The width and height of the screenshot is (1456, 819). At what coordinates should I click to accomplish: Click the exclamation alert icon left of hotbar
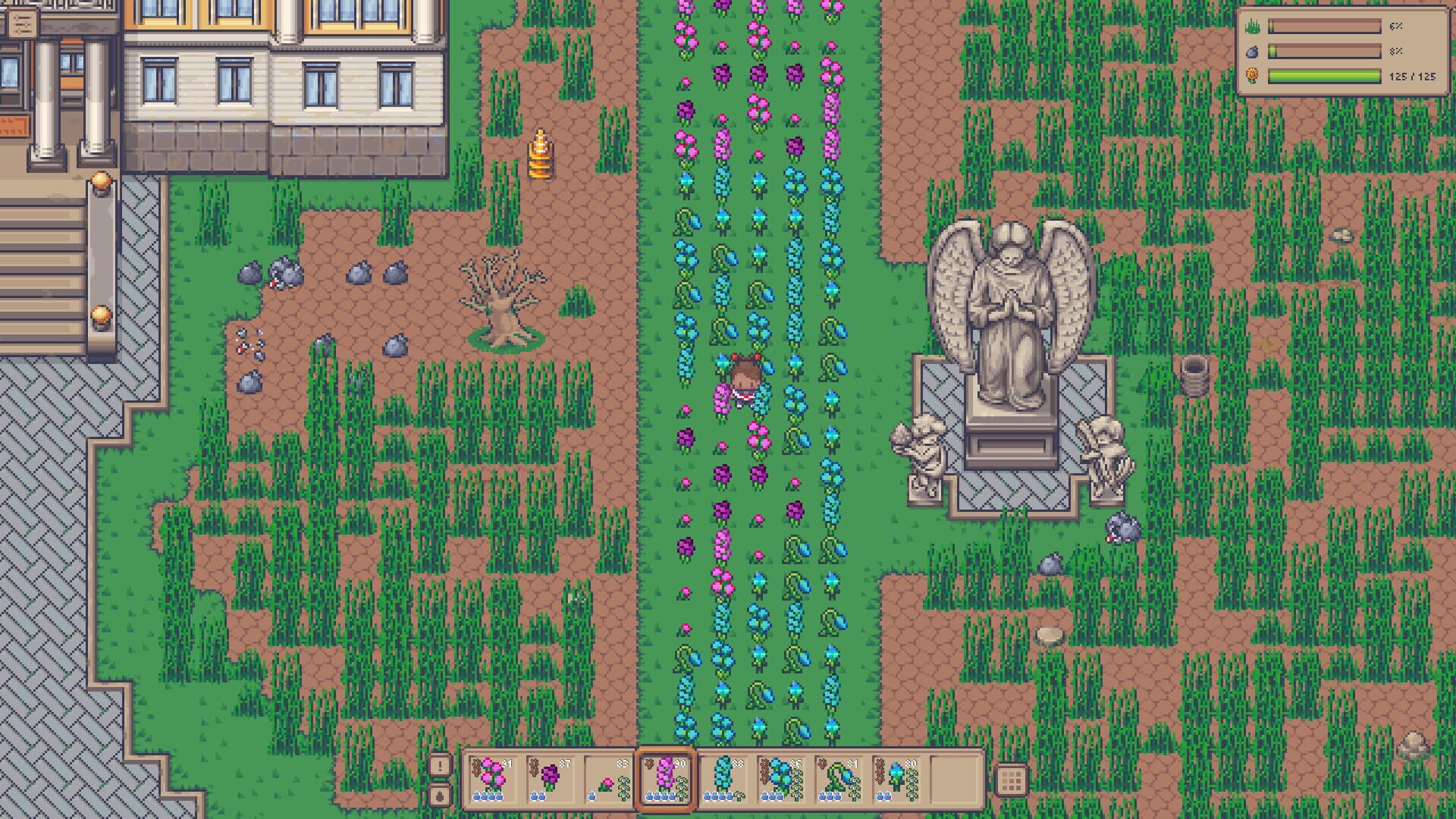pyautogui.click(x=440, y=765)
